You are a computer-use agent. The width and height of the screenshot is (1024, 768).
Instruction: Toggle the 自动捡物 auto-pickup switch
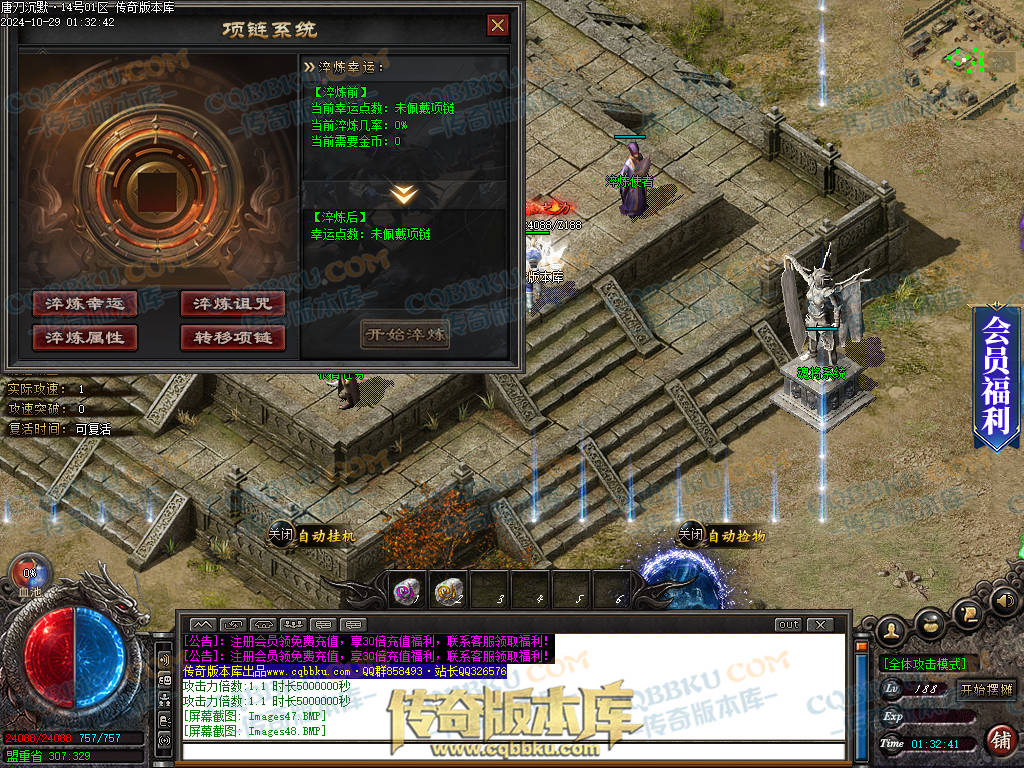click(x=691, y=535)
